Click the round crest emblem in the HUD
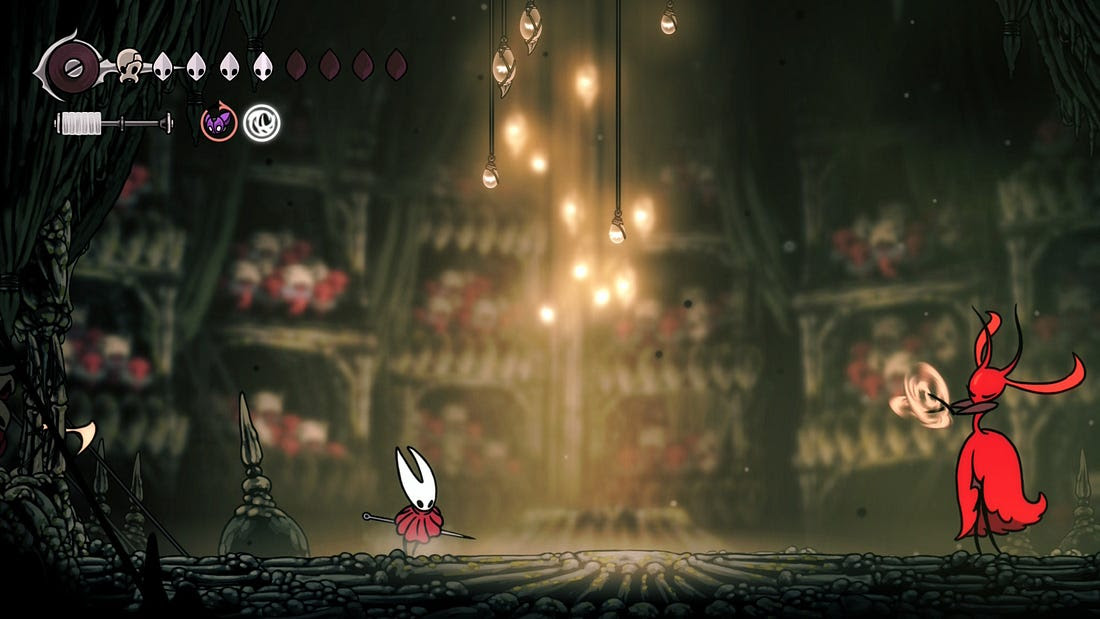 coord(72,68)
